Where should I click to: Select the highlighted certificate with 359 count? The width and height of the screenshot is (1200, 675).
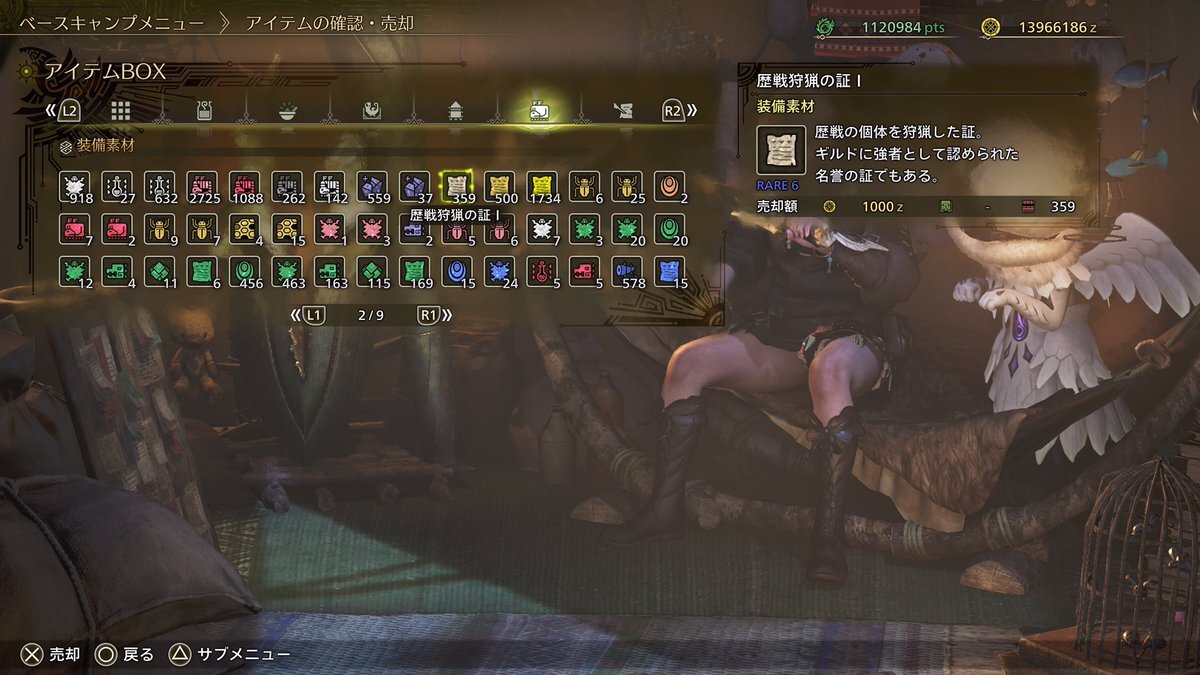click(x=457, y=186)
